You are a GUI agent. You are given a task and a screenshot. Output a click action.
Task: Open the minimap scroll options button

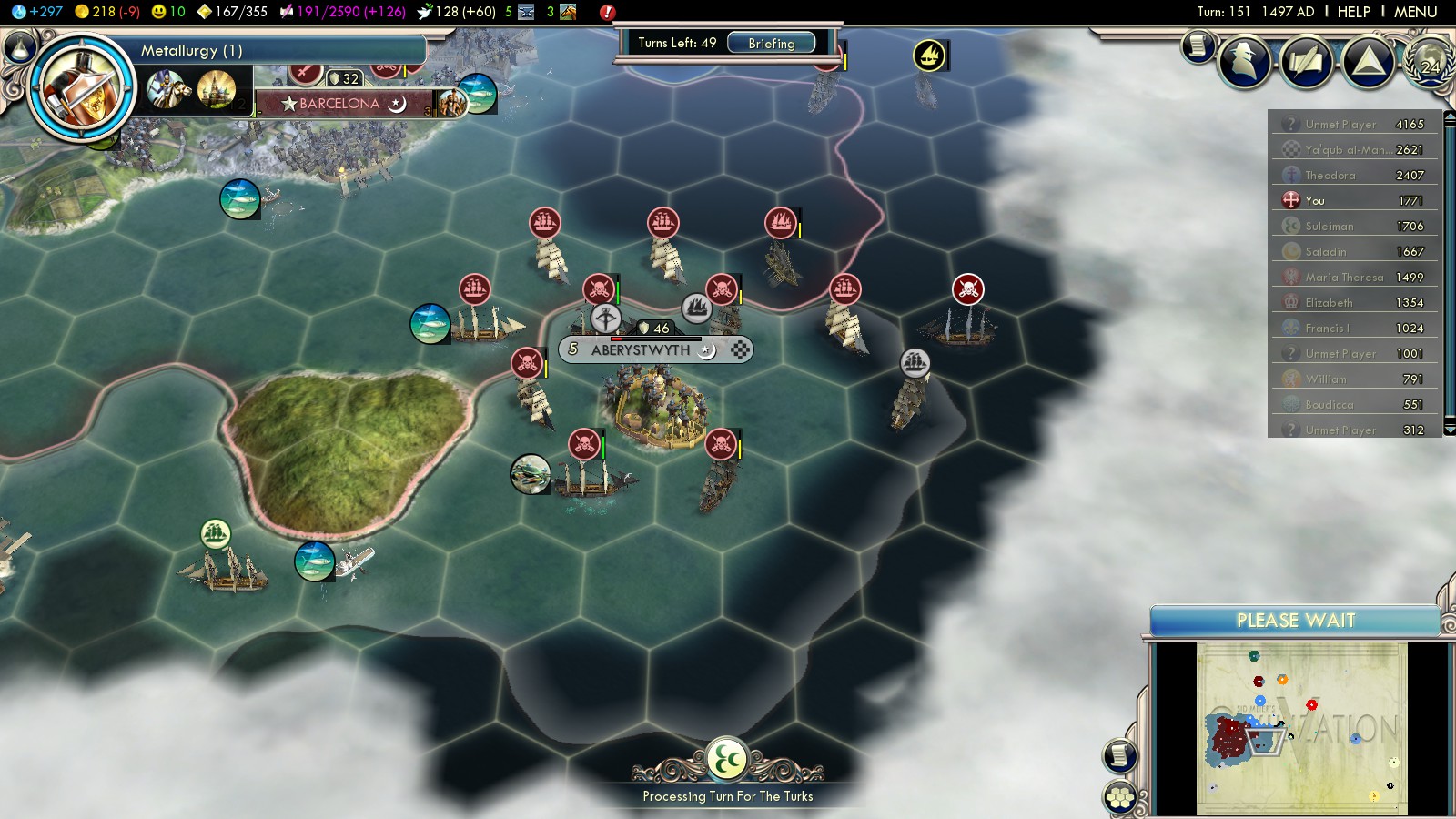[x=1120, y=755]
